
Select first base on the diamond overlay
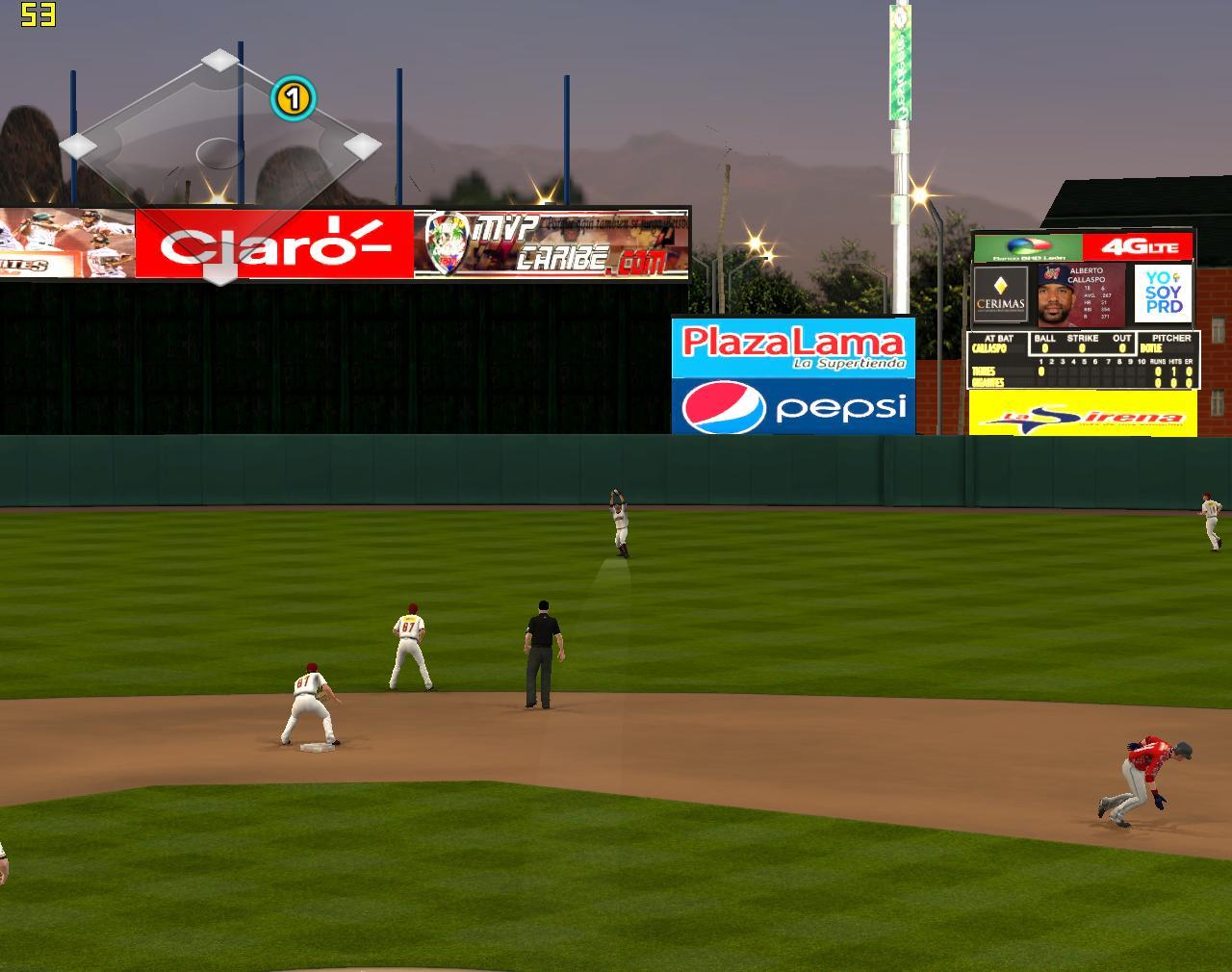tap(362, 146)
